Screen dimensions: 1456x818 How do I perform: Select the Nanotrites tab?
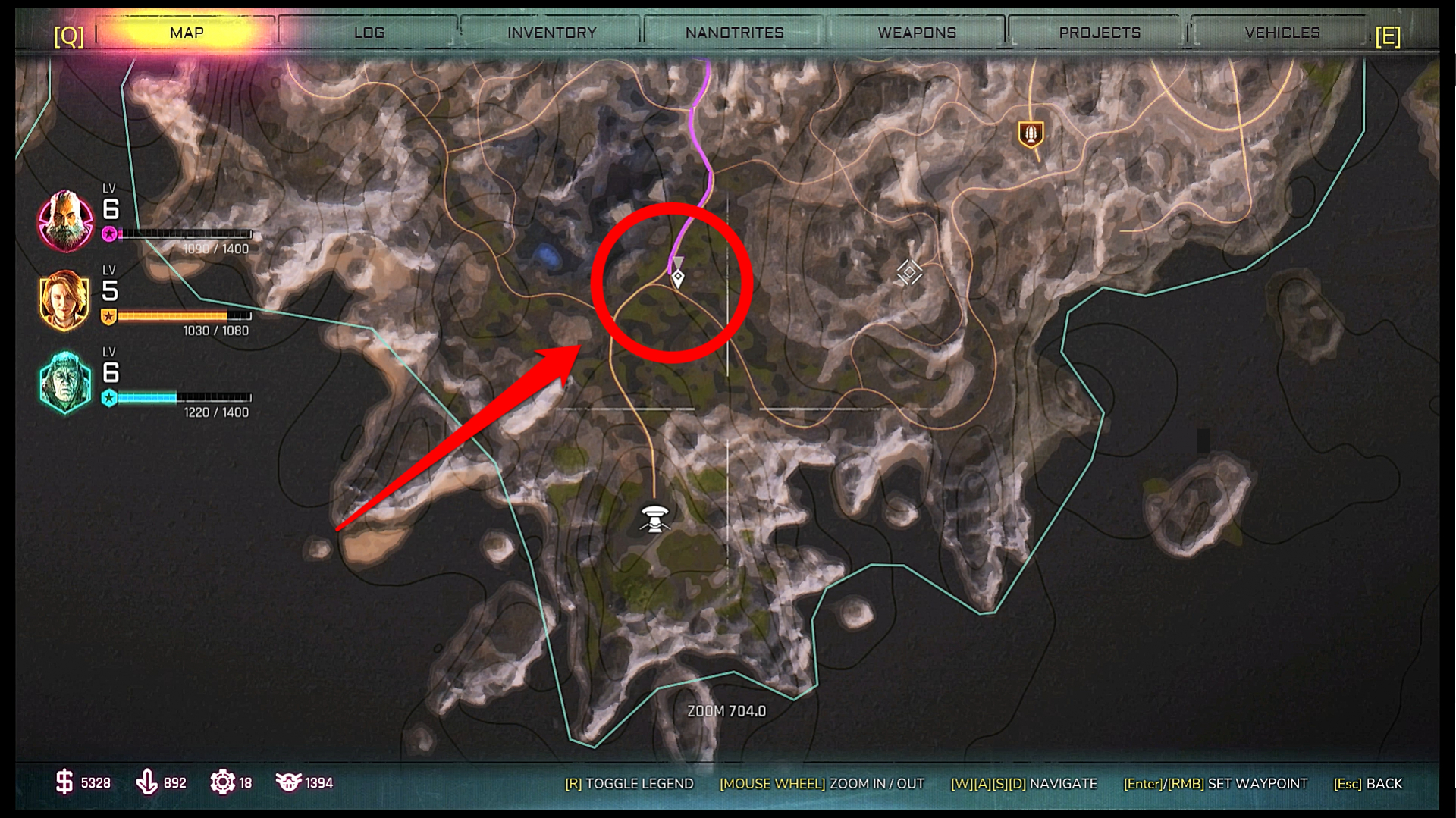point(734,33)
